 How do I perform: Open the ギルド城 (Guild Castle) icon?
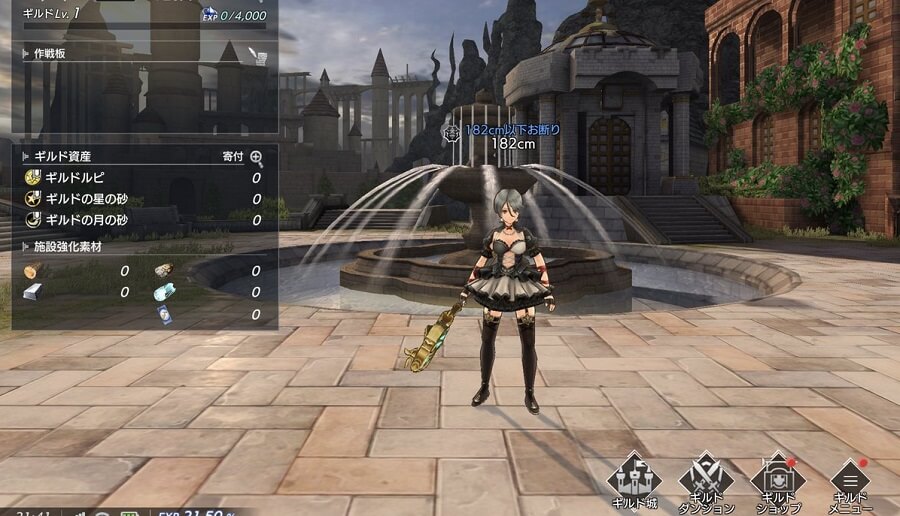(634, 480)
